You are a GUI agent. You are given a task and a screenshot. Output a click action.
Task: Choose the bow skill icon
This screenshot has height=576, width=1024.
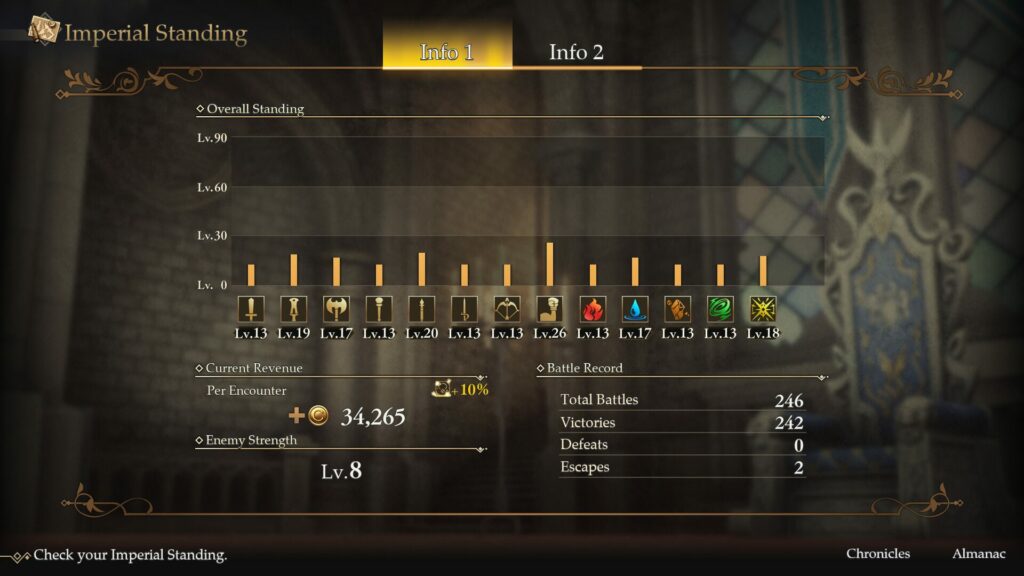point(507,308)
